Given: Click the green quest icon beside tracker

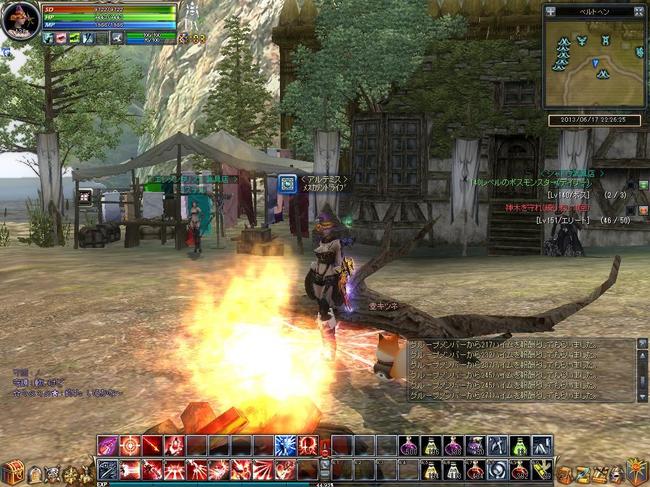Looking at the screenshot, I should [x=641, y=185].
